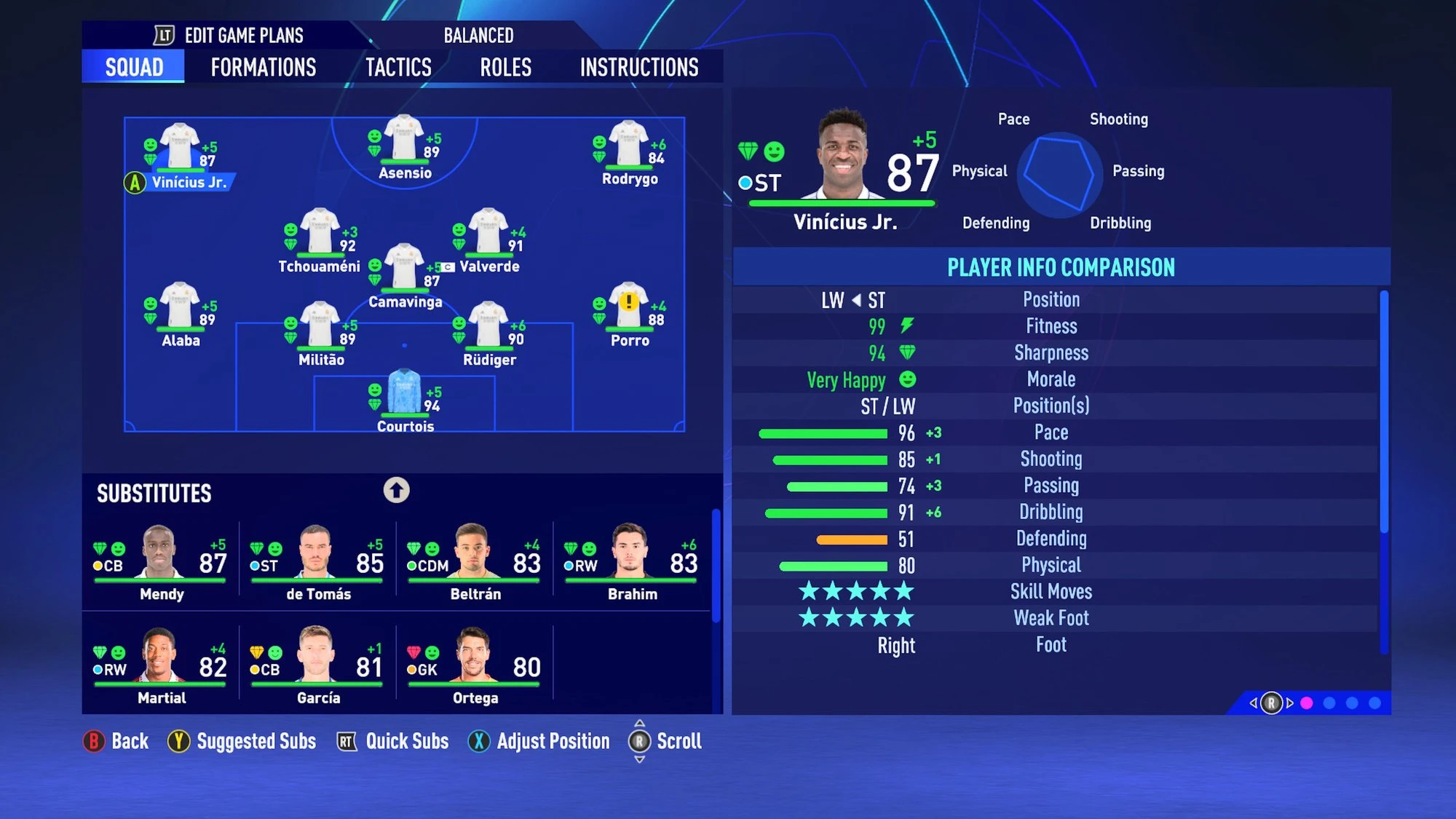Choose Militão at centre back

[x=320, y=326]
